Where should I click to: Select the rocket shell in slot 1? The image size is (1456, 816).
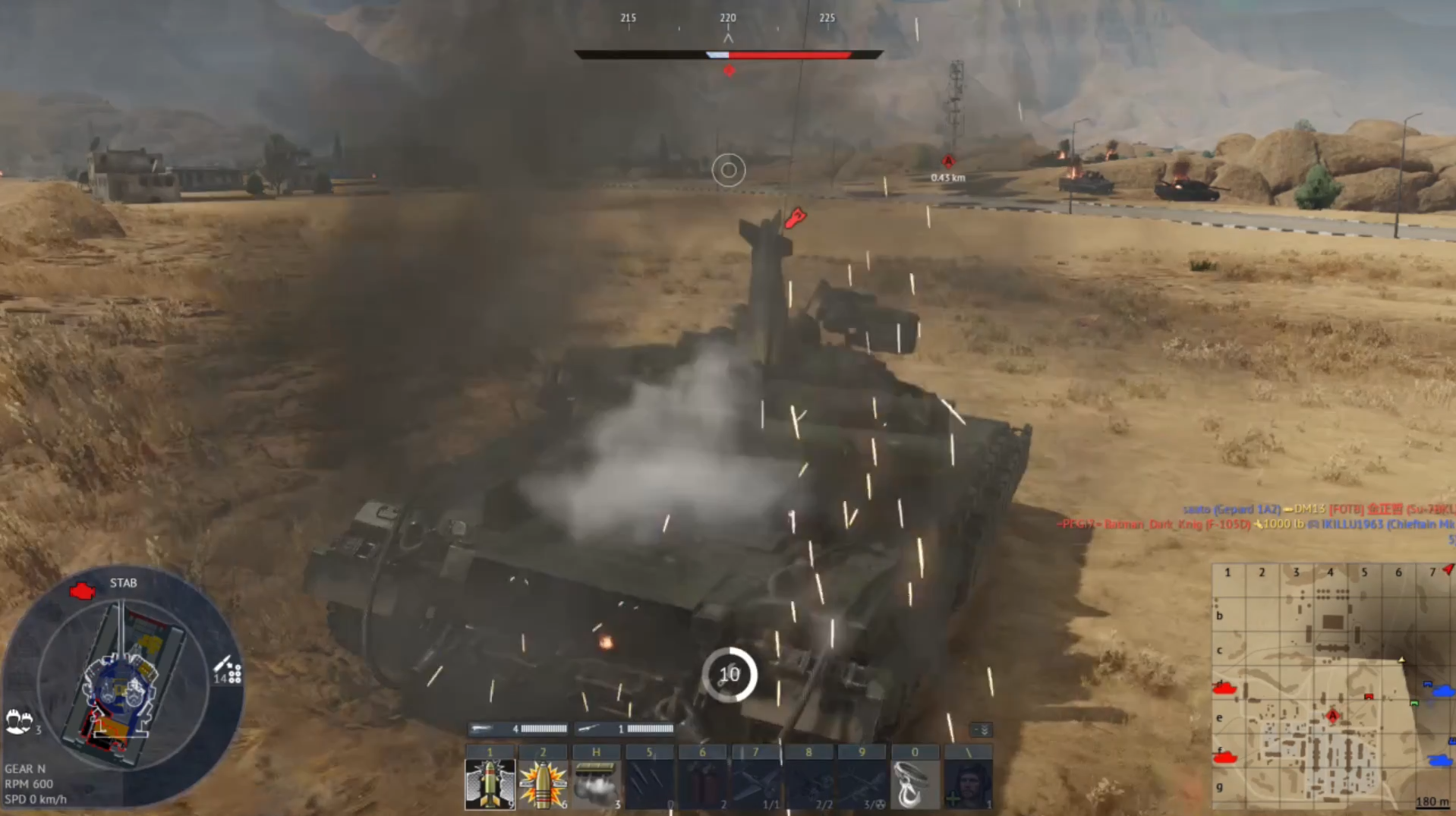point(490,783)
